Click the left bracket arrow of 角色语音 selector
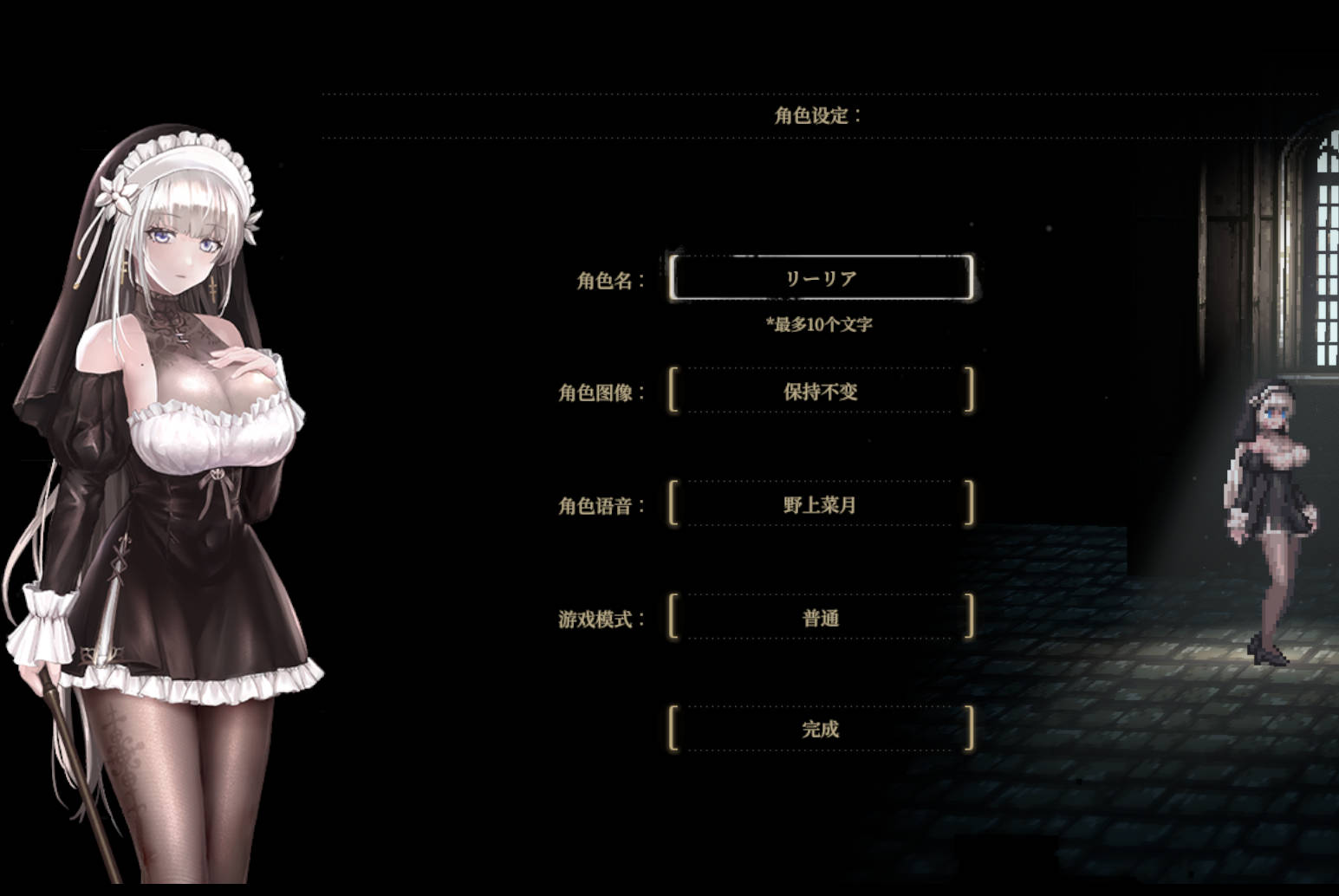This screenshot has height=896, width=1339. pyautogui.click(x=671, y=504)
